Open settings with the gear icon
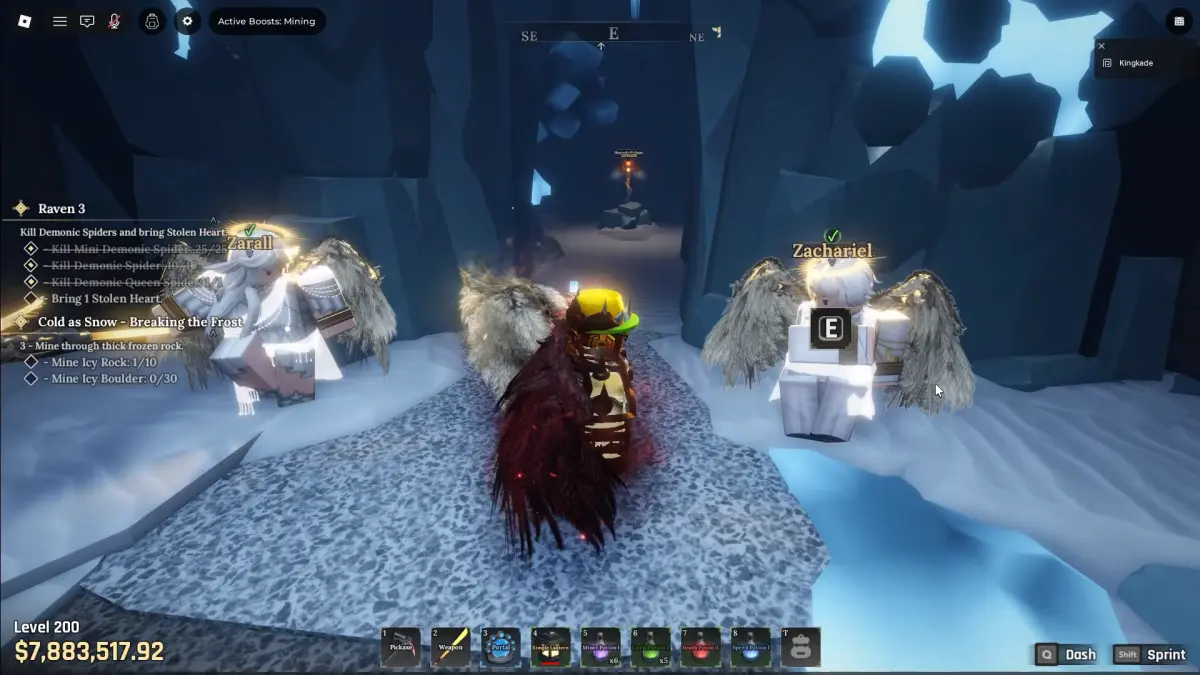Image resolution: width=1200 pixels, height=675 pixels. pos(187,21)
